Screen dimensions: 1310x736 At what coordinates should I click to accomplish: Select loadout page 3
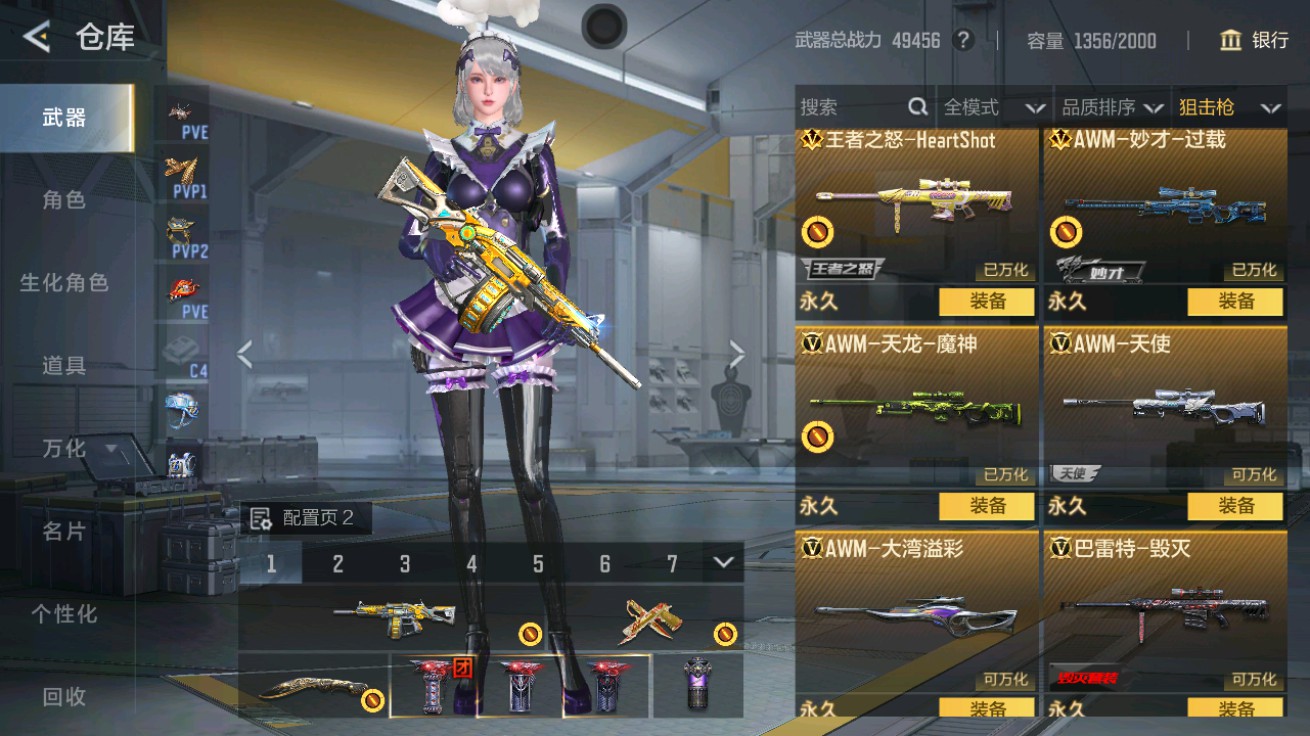[x=405, y=564]
